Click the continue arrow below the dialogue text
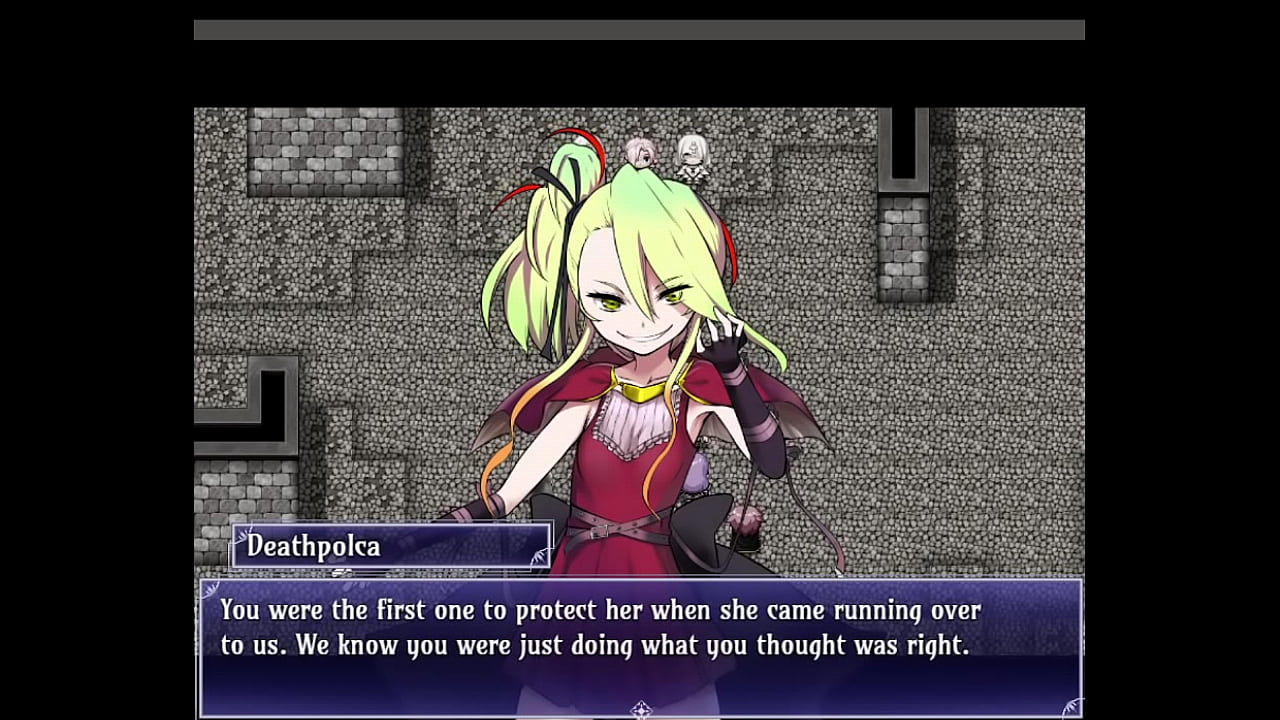Image resolution: width=1280 pixels, height=720 pixels. [x=641, y=710]
